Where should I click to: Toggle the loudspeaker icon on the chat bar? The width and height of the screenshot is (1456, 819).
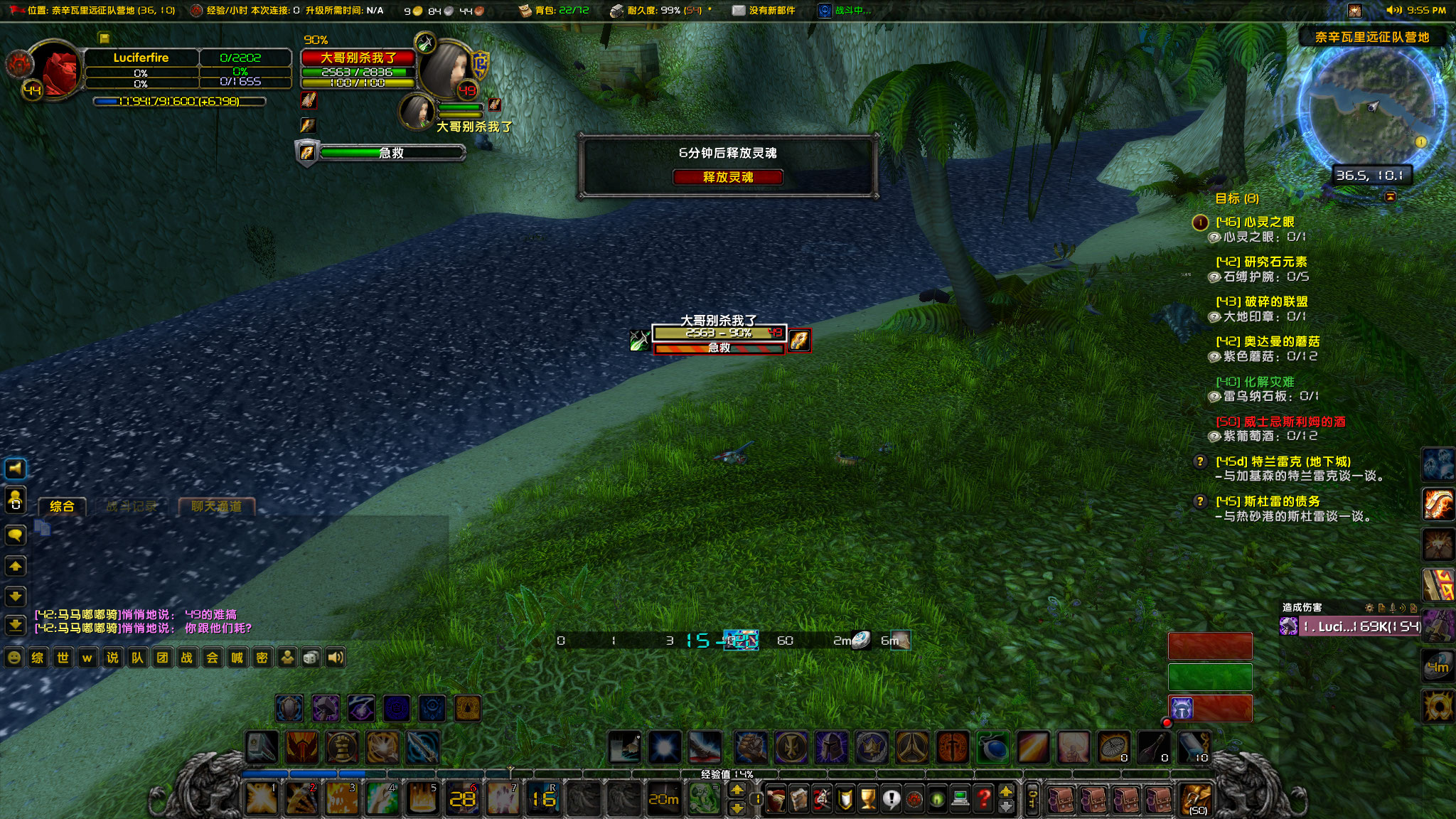(336, 658)
